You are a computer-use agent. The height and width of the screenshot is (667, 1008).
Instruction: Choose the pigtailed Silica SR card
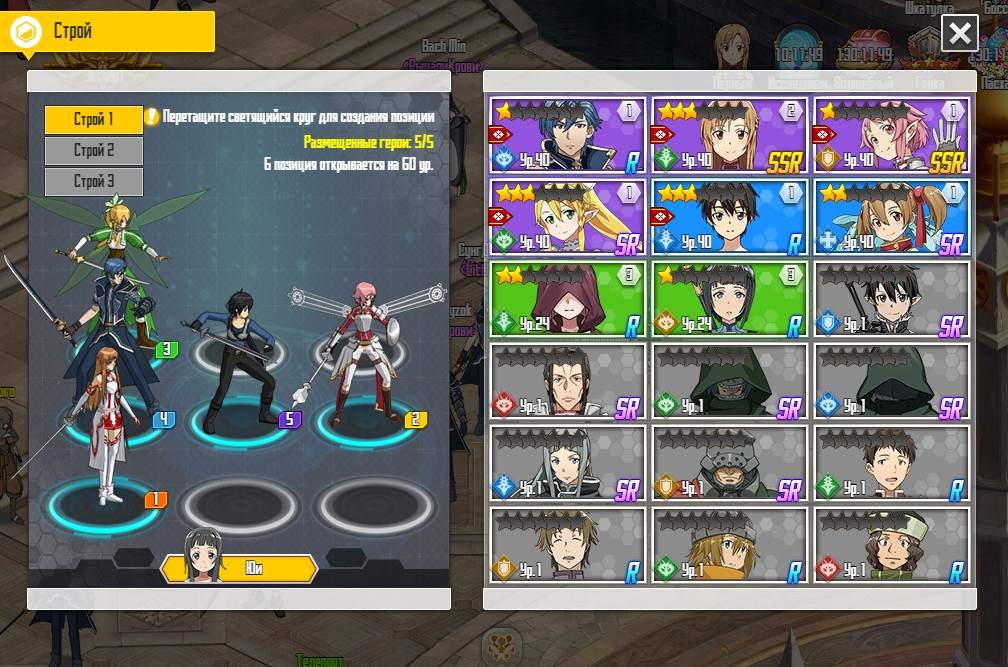(x=892, y=218)
